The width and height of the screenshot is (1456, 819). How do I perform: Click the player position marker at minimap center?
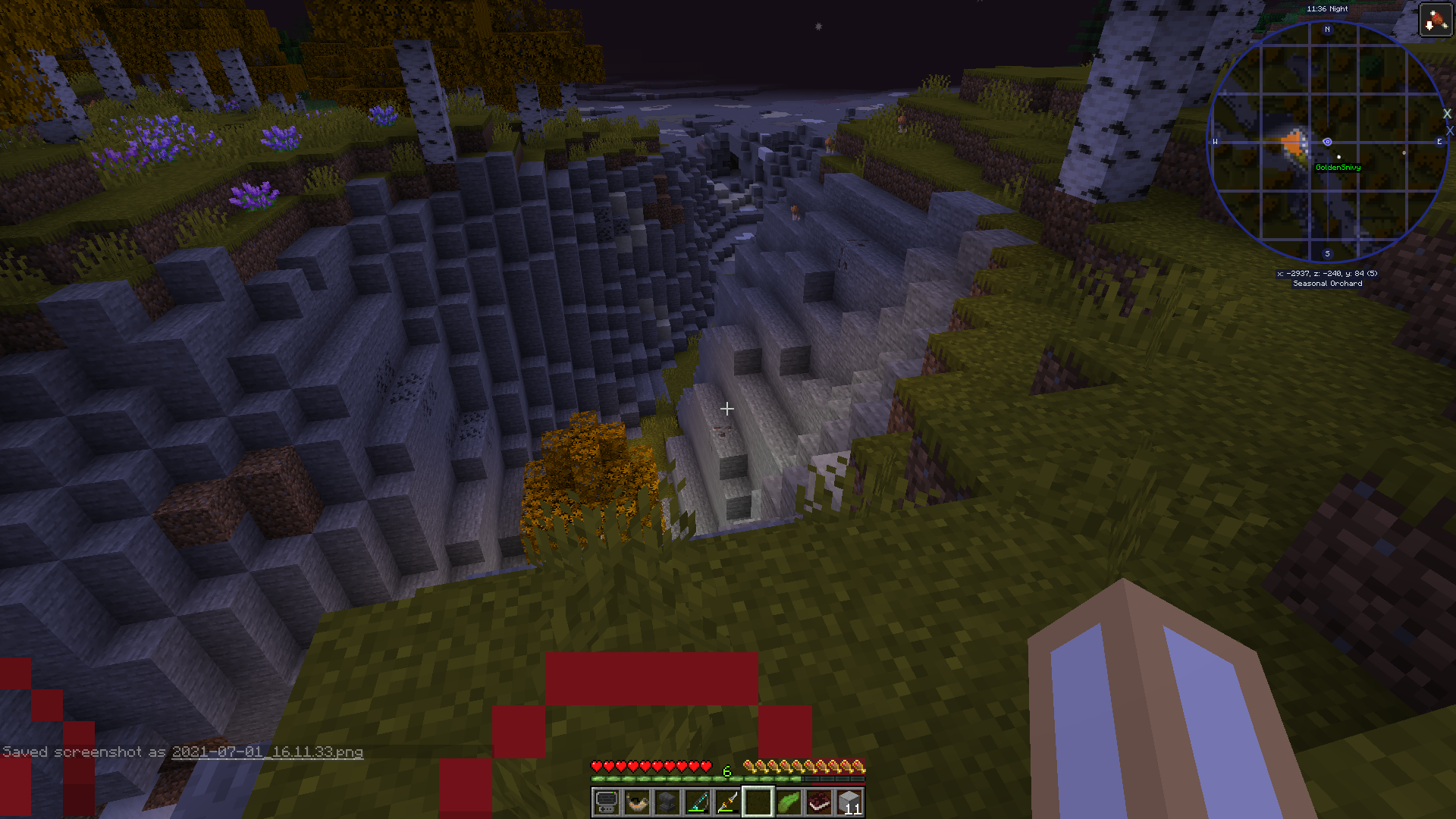pyautogui.click(x=1327, y=142)
